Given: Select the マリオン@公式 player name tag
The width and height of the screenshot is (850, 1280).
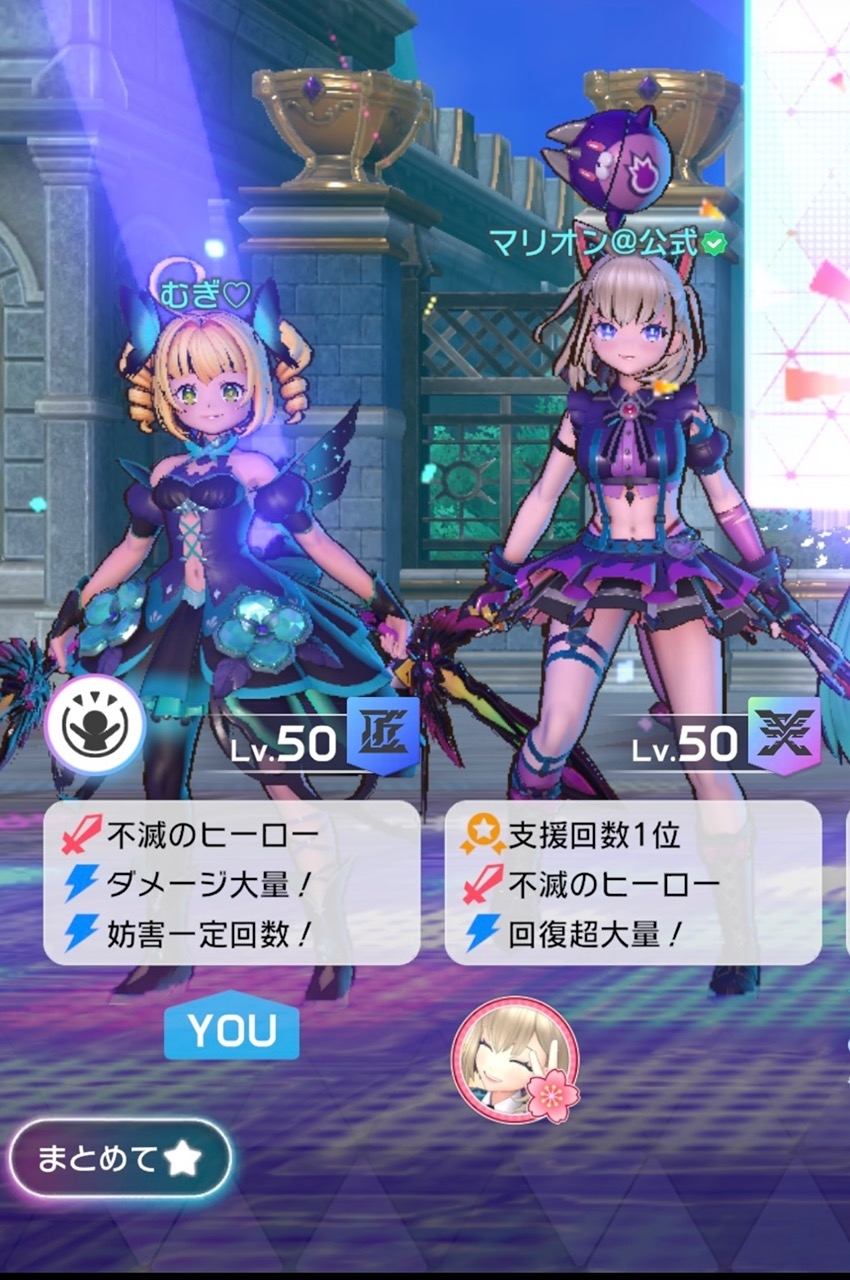Looking at the screenshot, I should point(606,242).
